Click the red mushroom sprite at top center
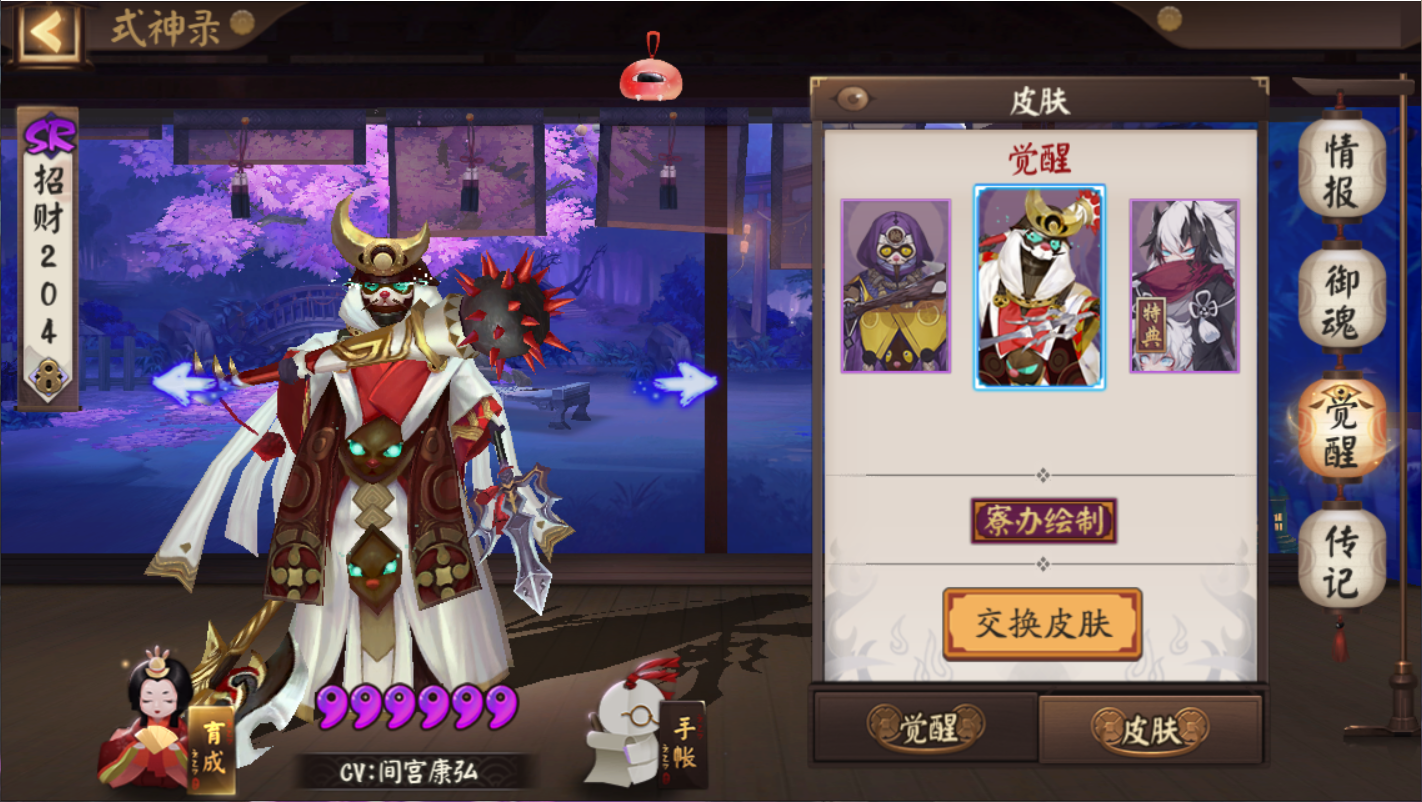 tap(649, 78)
